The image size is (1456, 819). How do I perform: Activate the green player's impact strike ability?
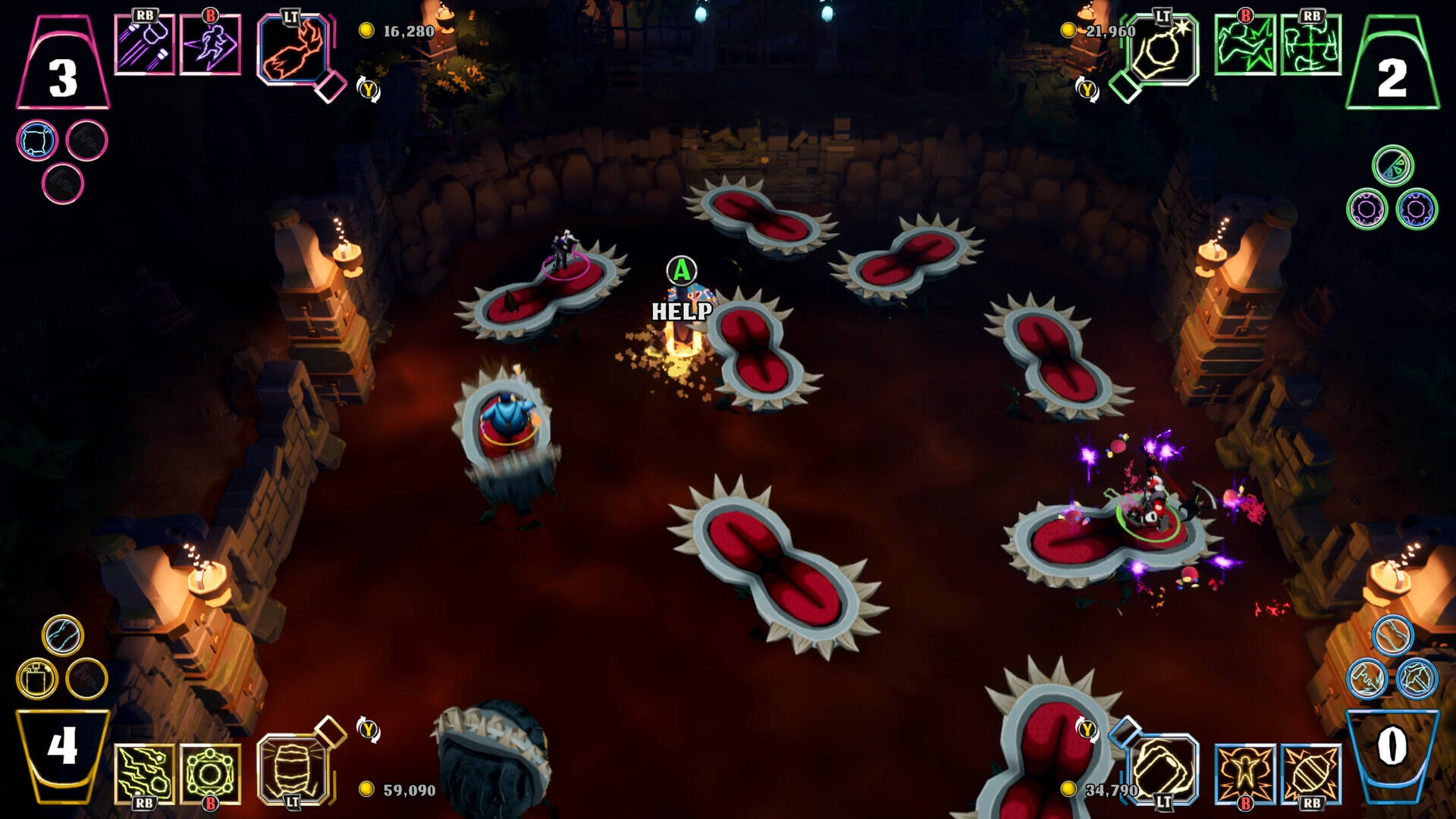pyautogui.click(x=1244, y=45)
